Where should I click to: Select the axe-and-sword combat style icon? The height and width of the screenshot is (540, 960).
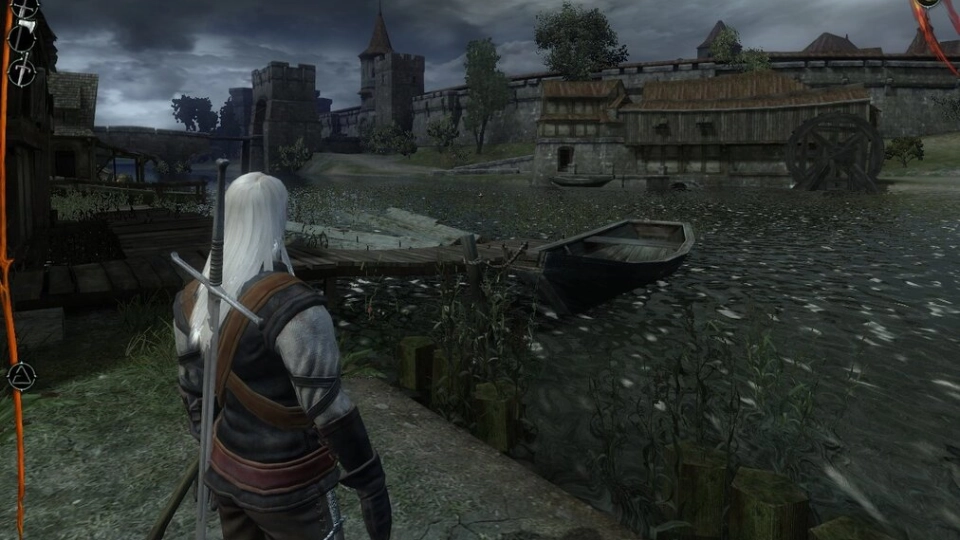tap(22, 39)
